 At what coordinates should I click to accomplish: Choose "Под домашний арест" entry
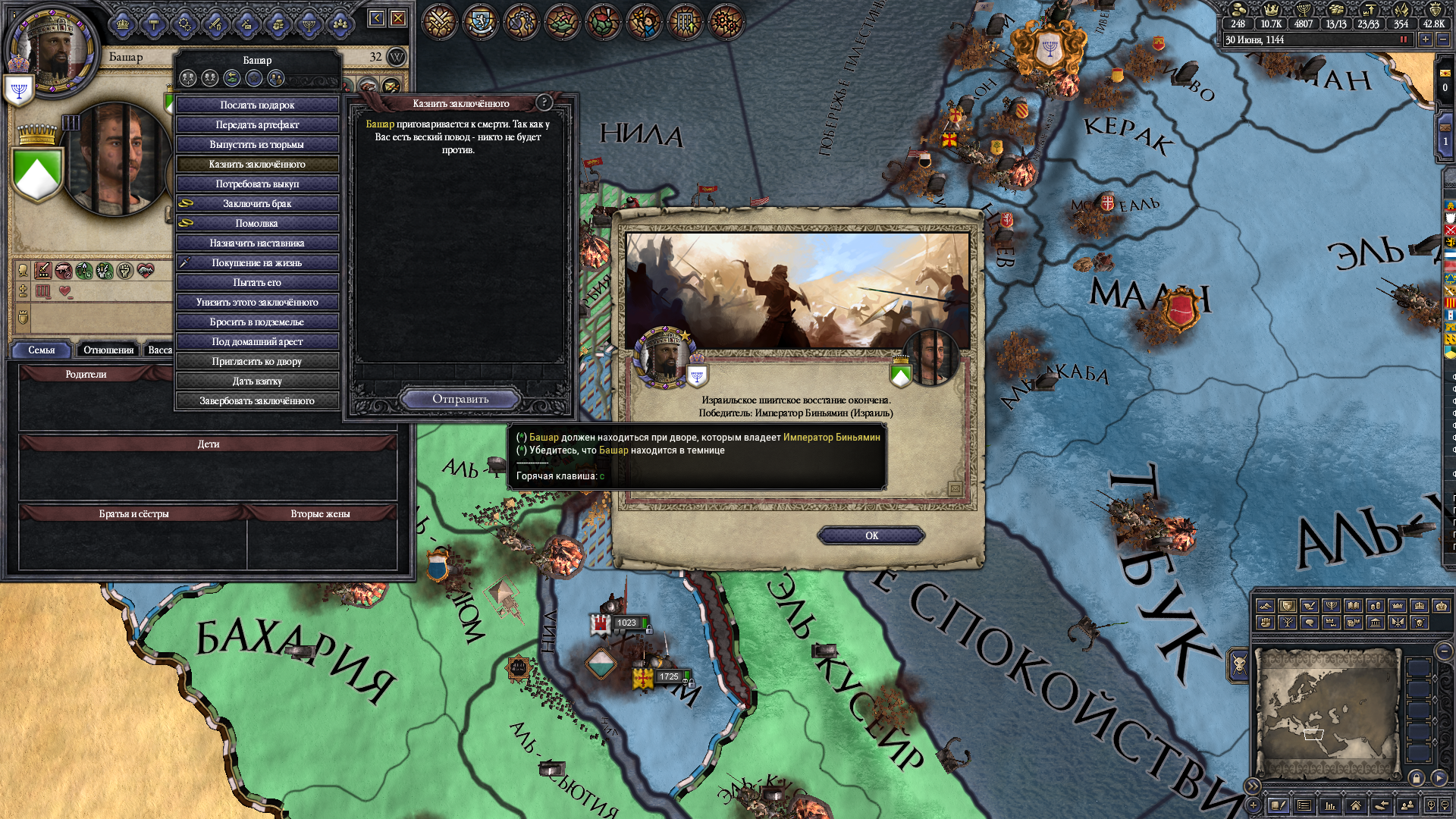[257, 341]
